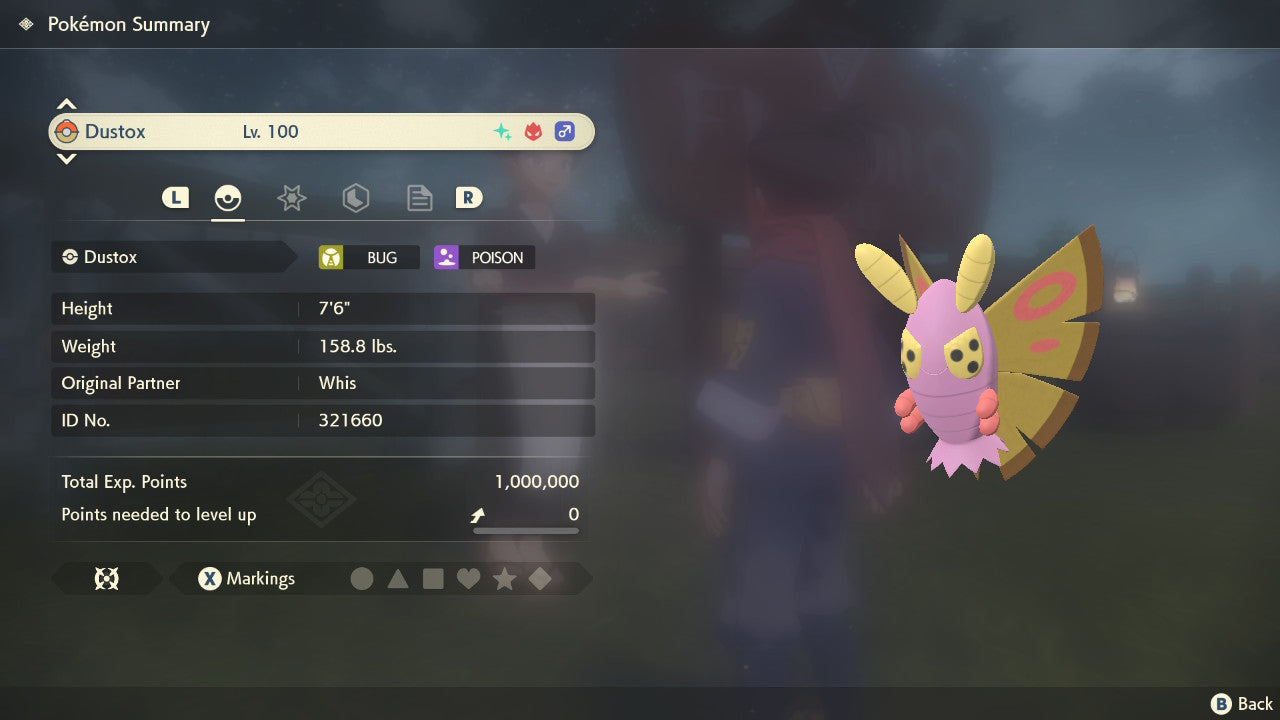The height and width of the screenshot is (720, 1280).
Task: Toggle the triangle marking
Action: [x=398, y=579]
